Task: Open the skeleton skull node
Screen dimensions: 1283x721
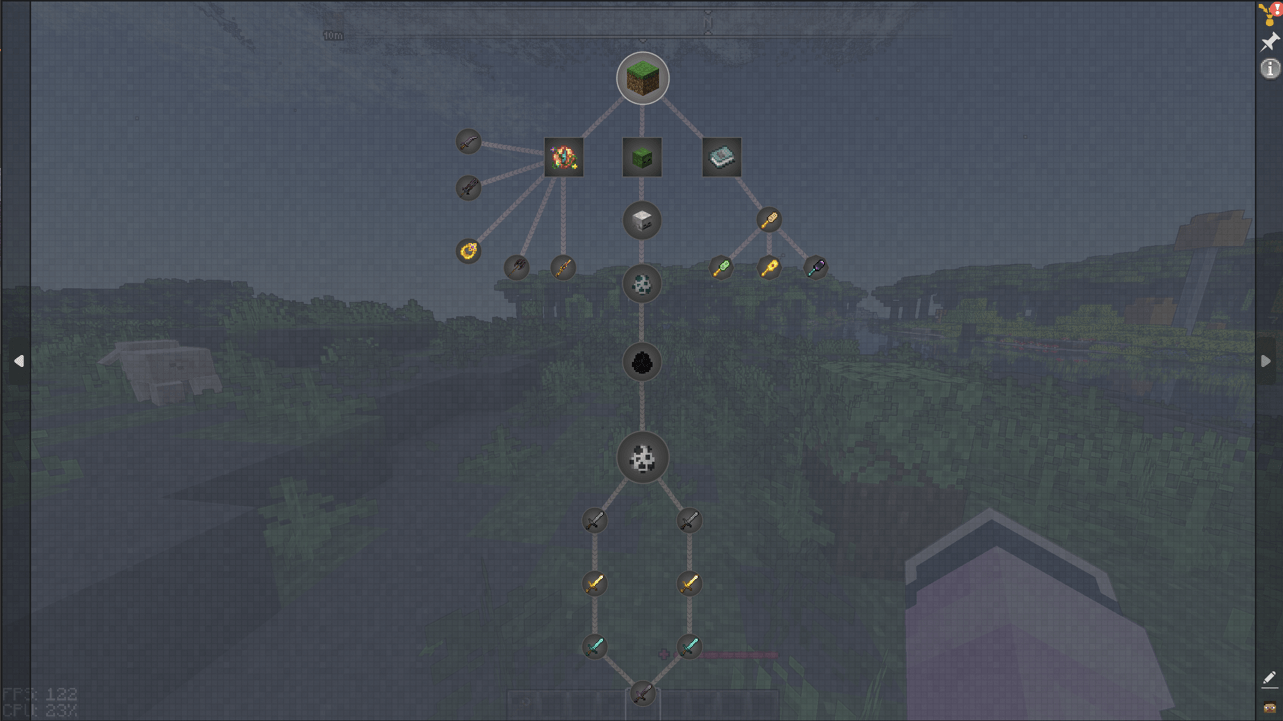Action: pos(643,221)
